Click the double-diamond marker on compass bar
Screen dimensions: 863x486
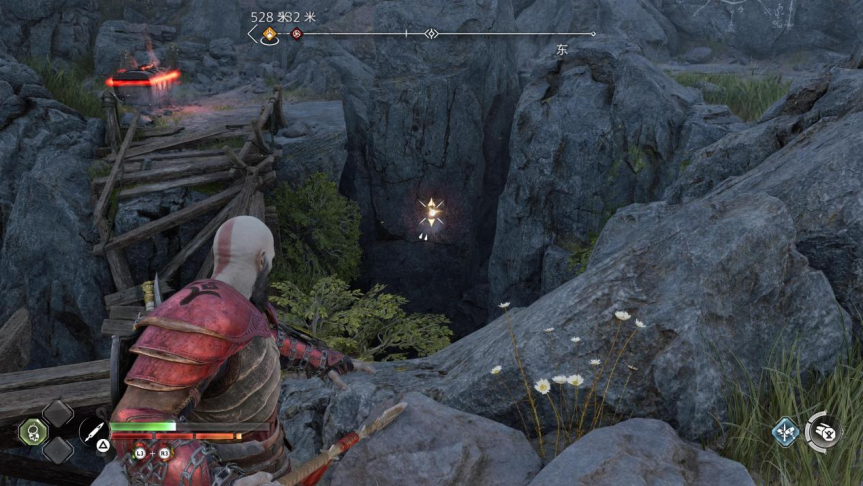[431, 34]
